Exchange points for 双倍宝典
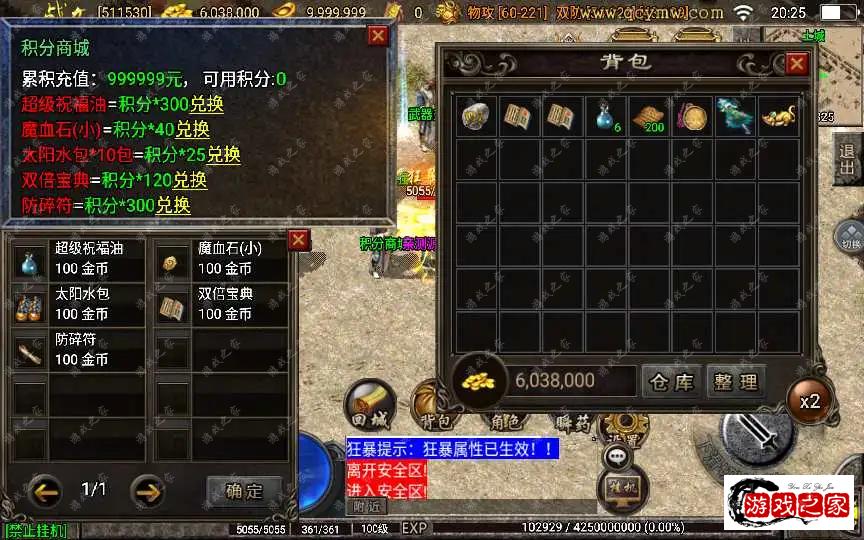Screen dimensions: 864x540 tap(190, 181)
